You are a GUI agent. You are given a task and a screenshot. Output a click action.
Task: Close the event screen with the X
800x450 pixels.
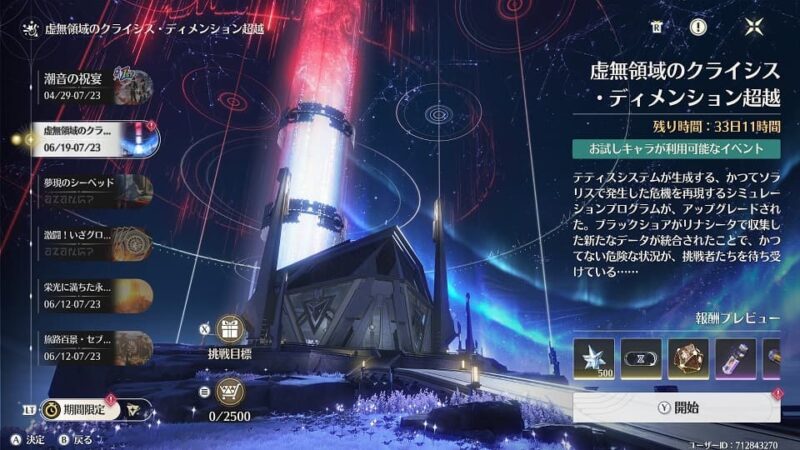[x=750, y=27]
